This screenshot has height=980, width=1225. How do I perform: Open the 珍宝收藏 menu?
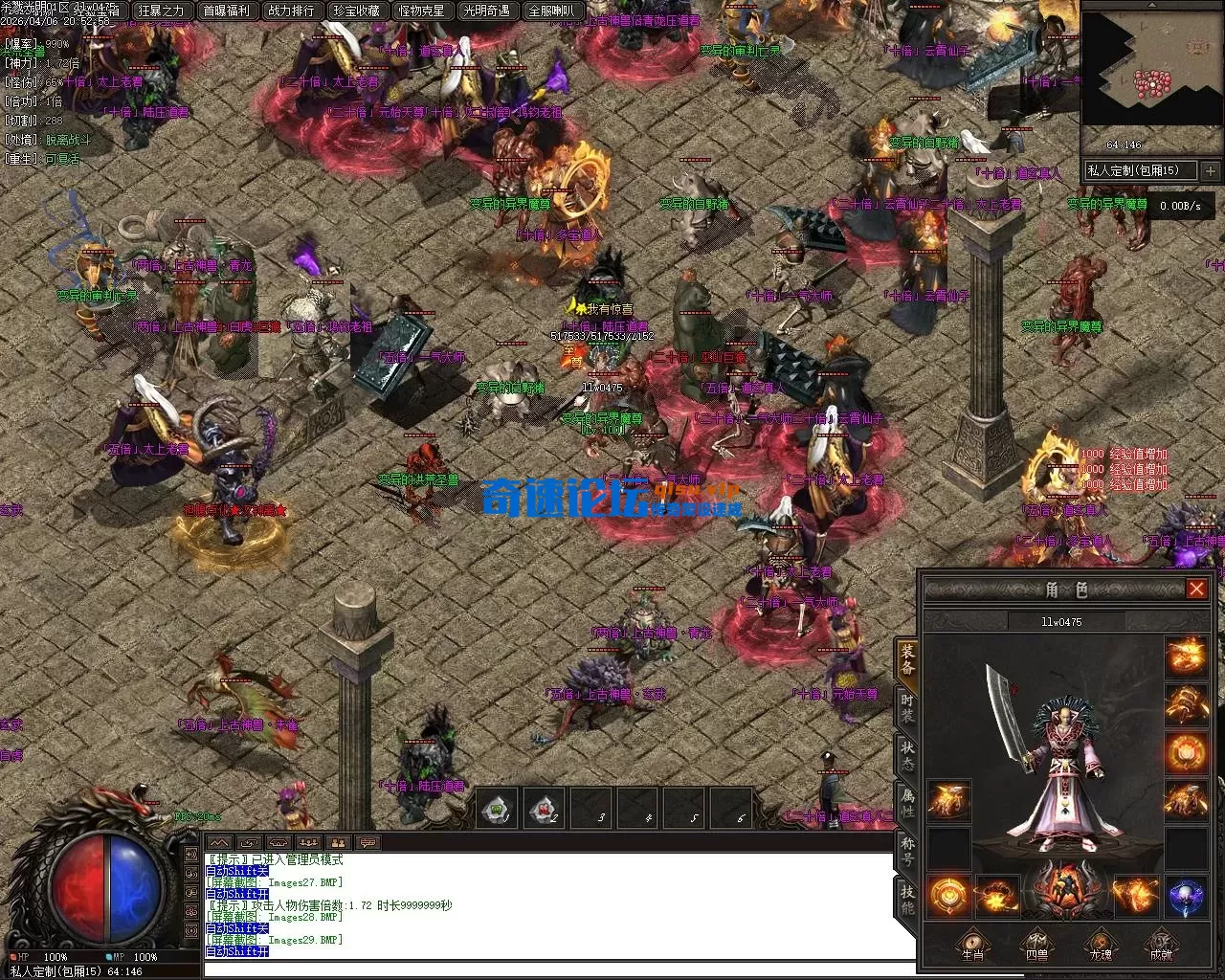pos(356,11)
